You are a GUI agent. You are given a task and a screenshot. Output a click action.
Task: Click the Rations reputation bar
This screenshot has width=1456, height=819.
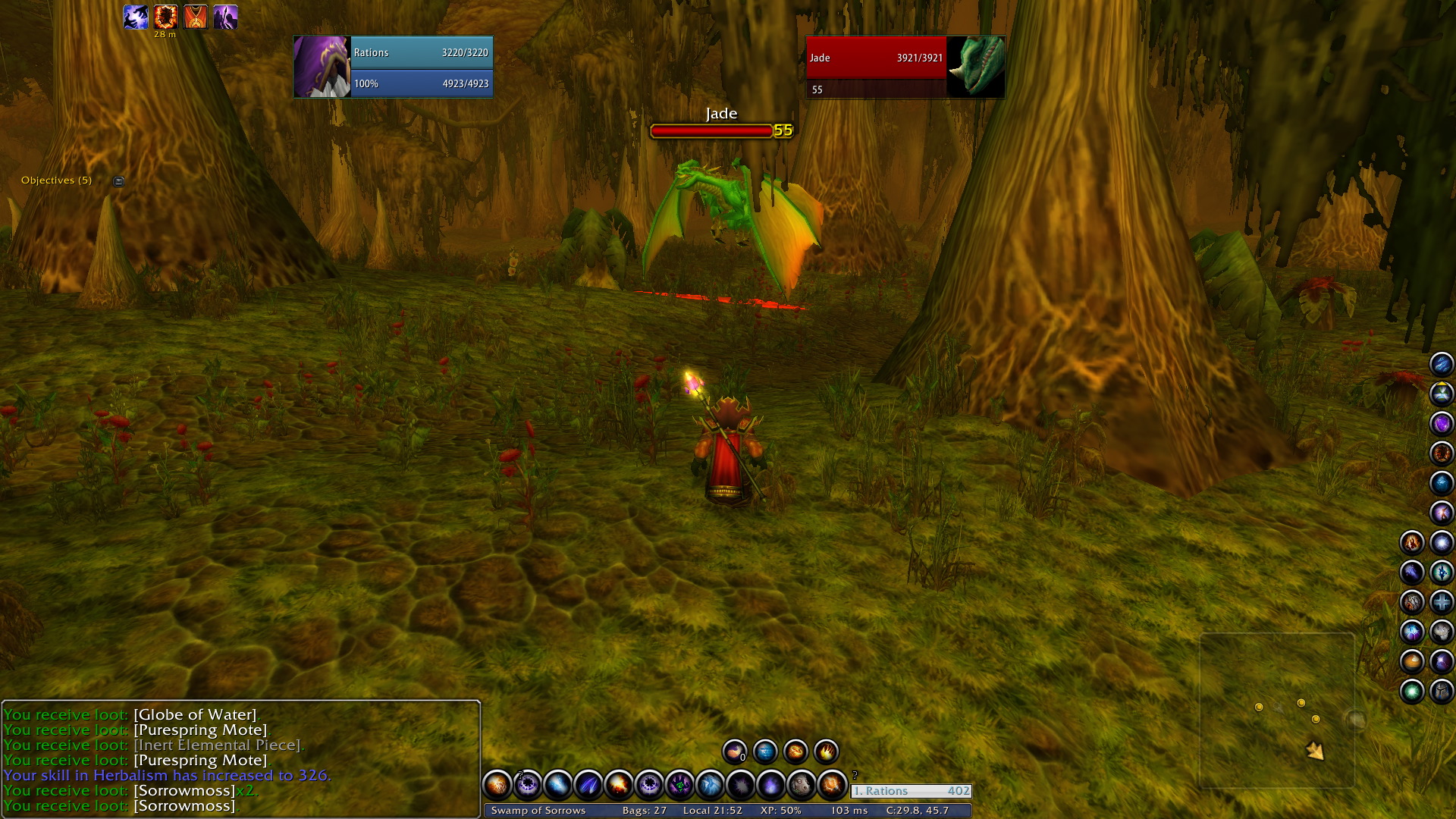coord(911,791)
